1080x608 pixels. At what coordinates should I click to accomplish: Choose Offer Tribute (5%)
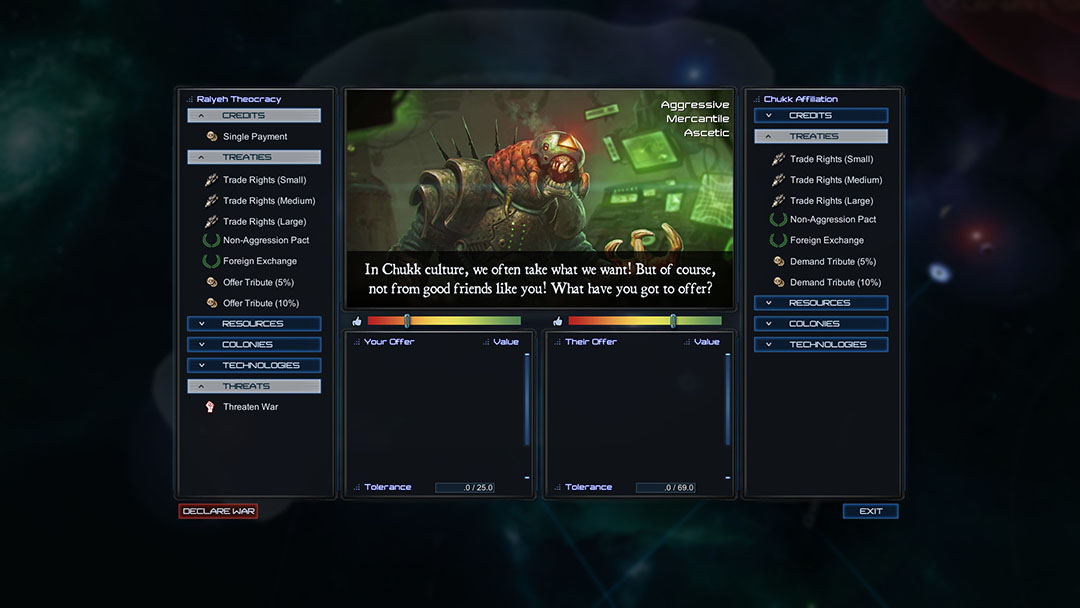point(258,282)
